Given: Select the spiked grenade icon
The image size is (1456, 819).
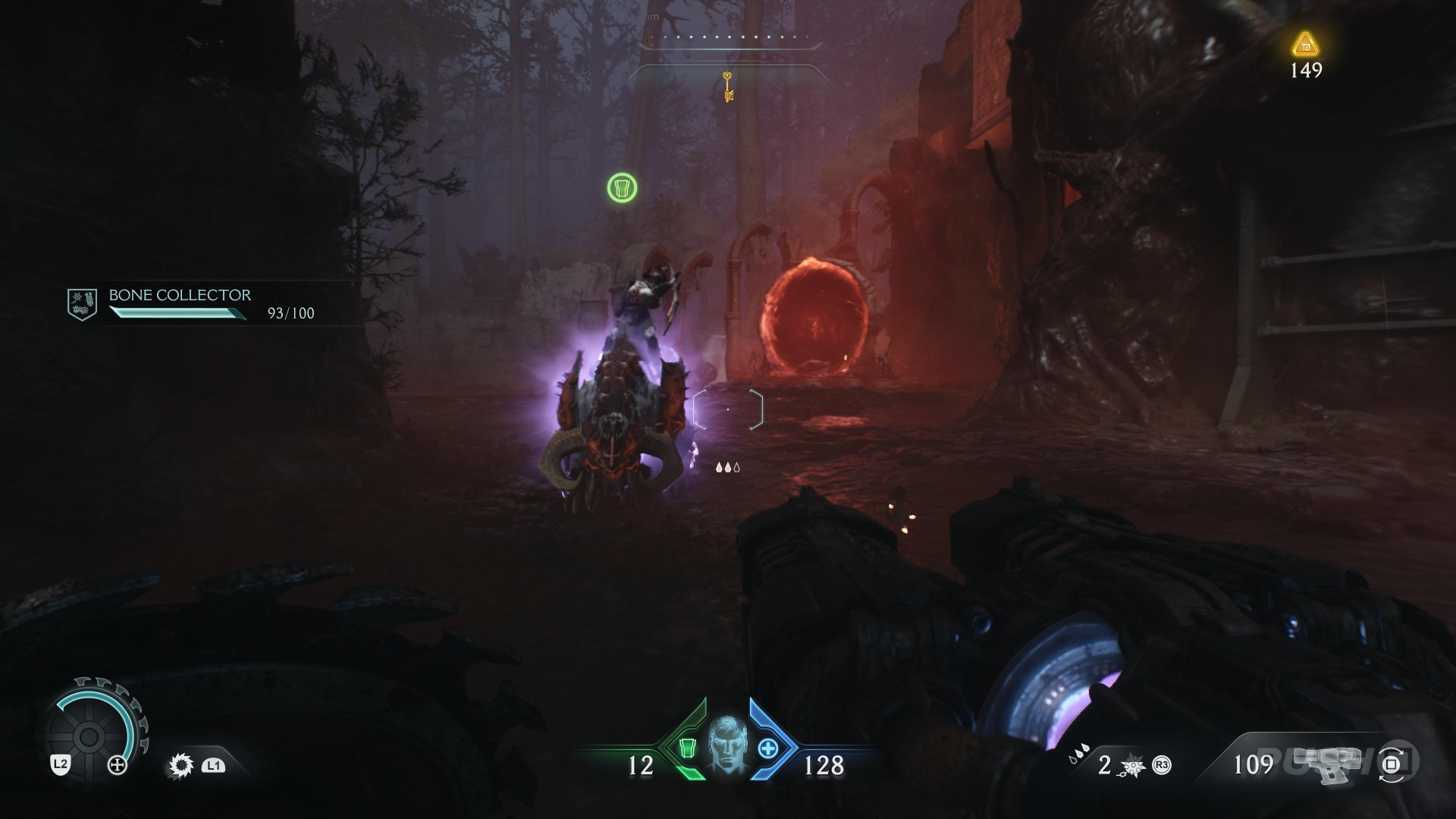Looking at the screenshot, I should pyautogui.click(x=1132, y=766).
